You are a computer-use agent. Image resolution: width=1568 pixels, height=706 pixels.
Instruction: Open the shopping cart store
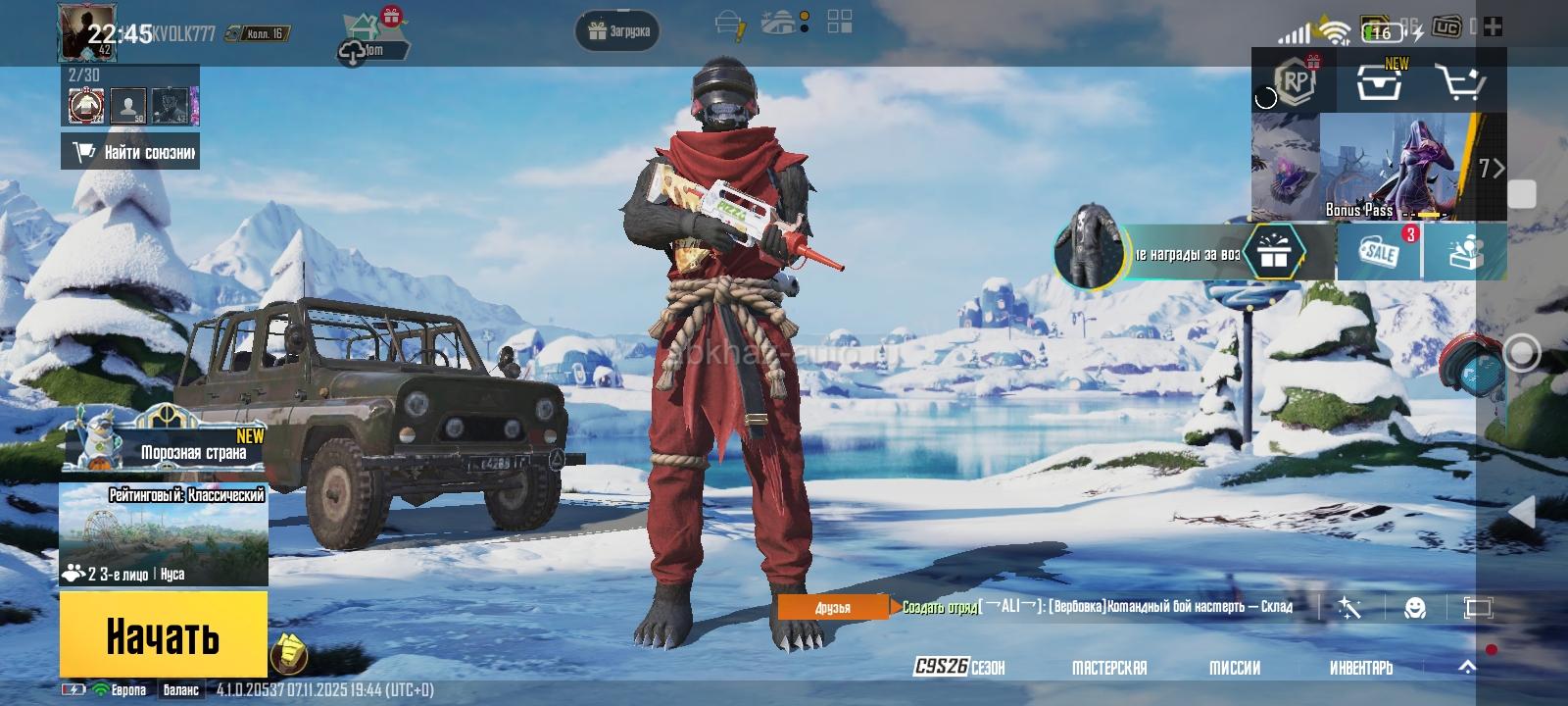coord(1458,83)
